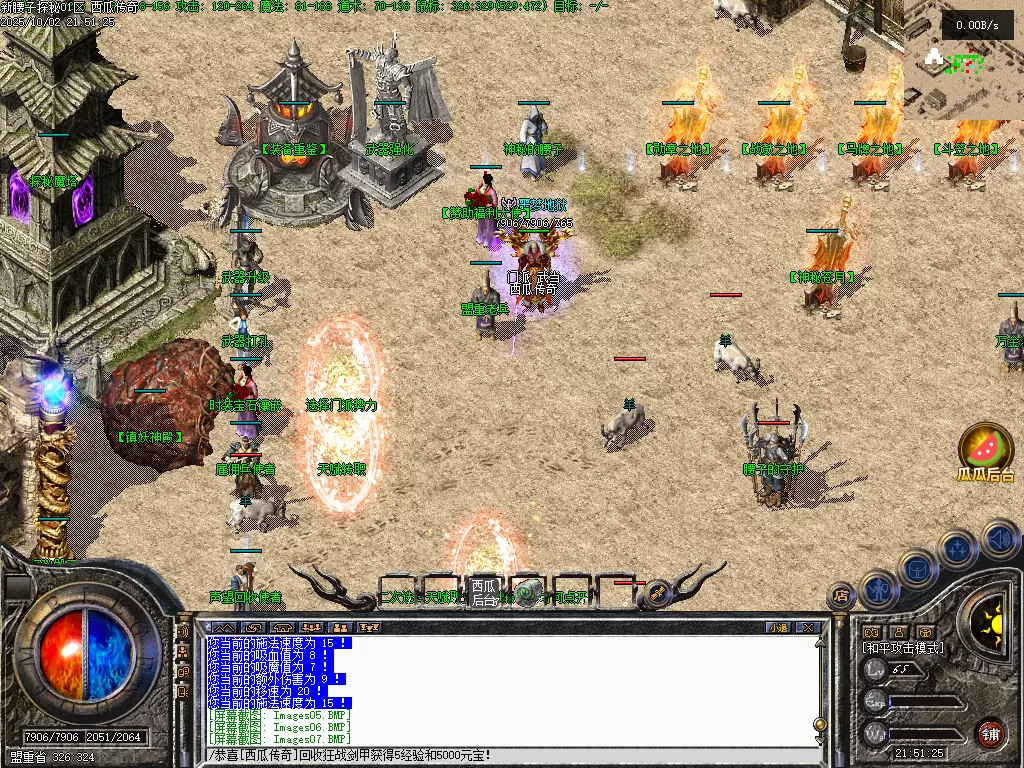1024x768 pixels.
Task: Click the round ornament right of belt
Action: click(x=657, y=592)
